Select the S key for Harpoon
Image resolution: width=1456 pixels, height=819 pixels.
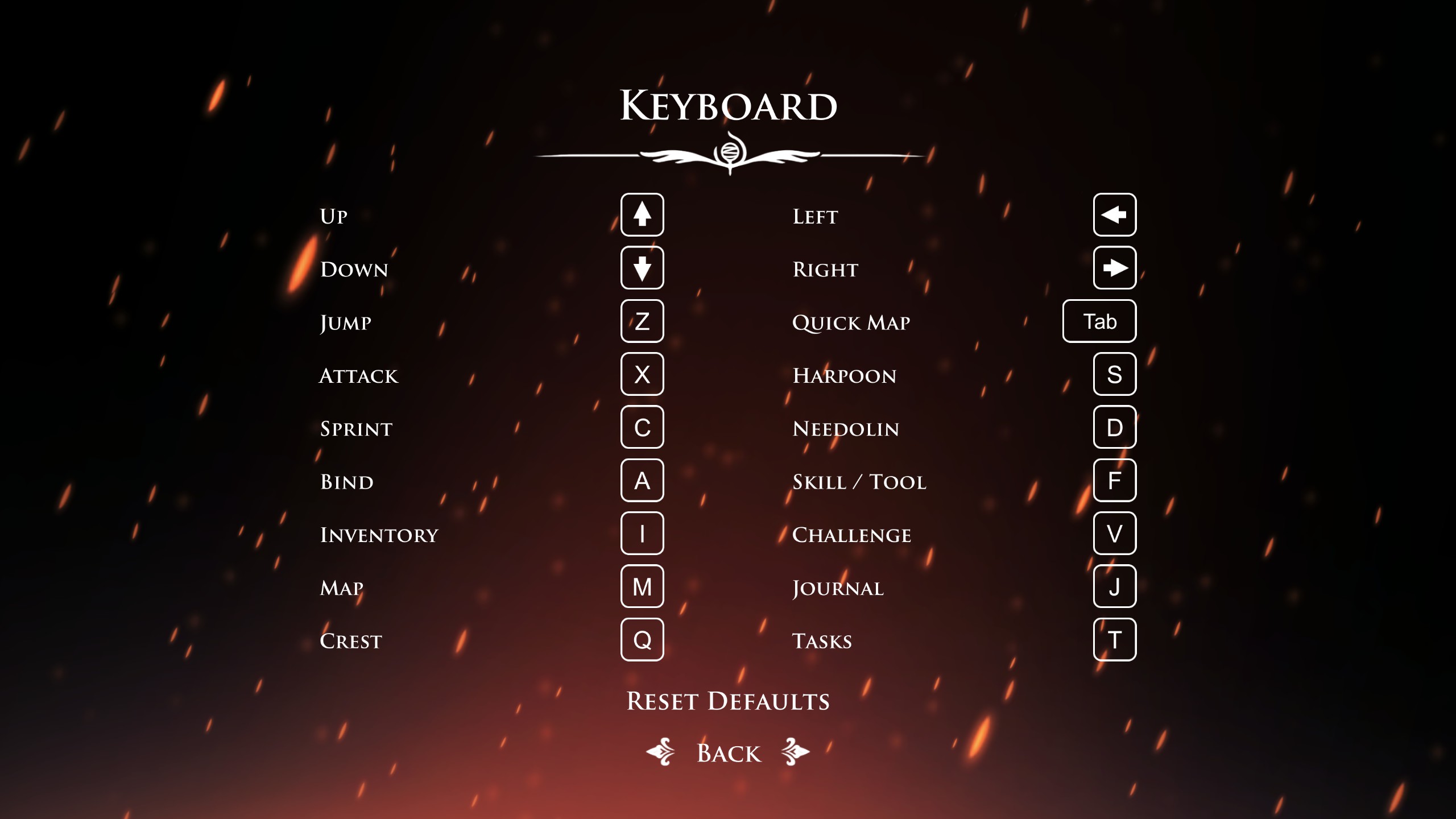point(1115,374)
